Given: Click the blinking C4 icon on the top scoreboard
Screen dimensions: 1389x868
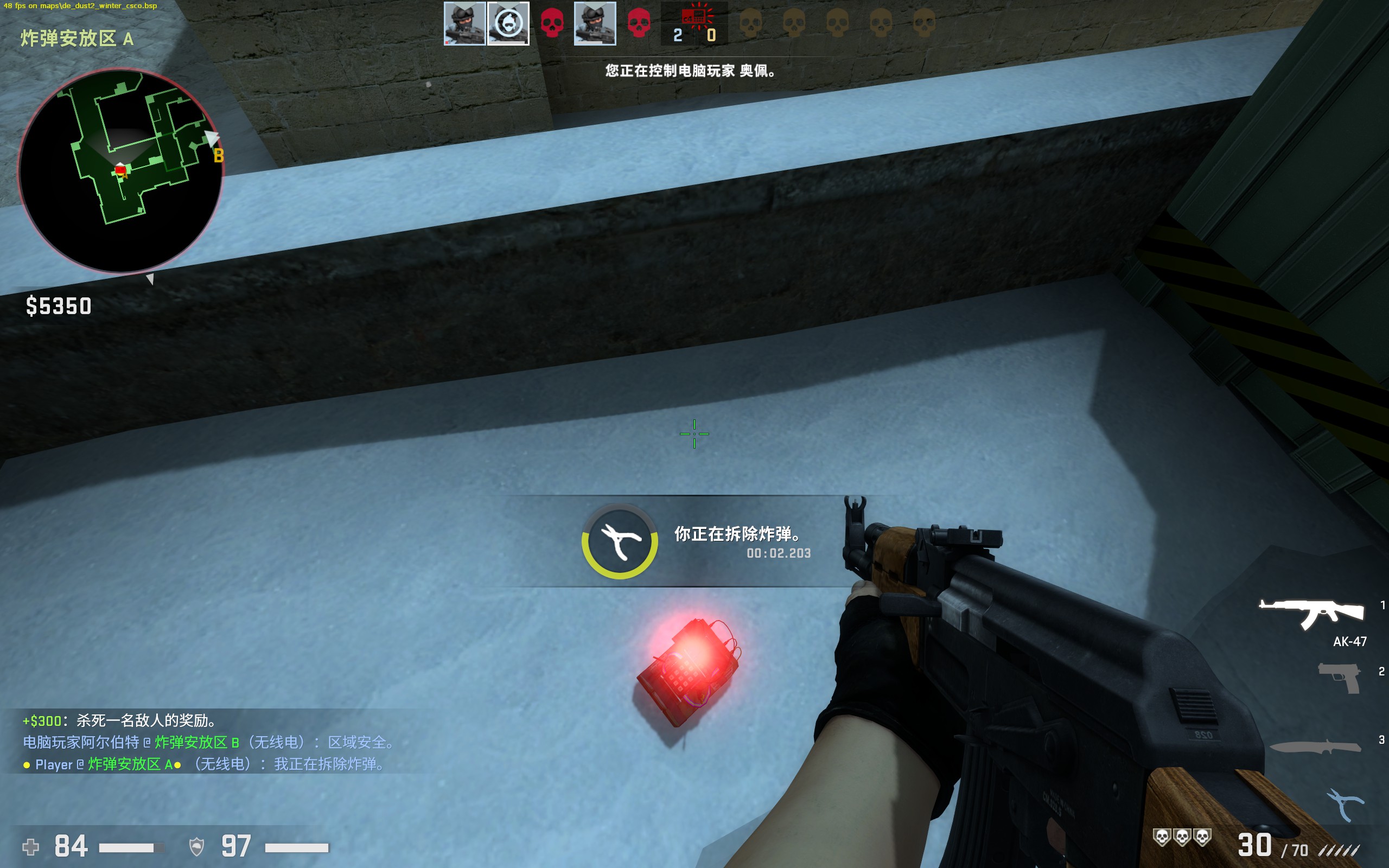Looking at the screenshot, I should click(693, 17).
